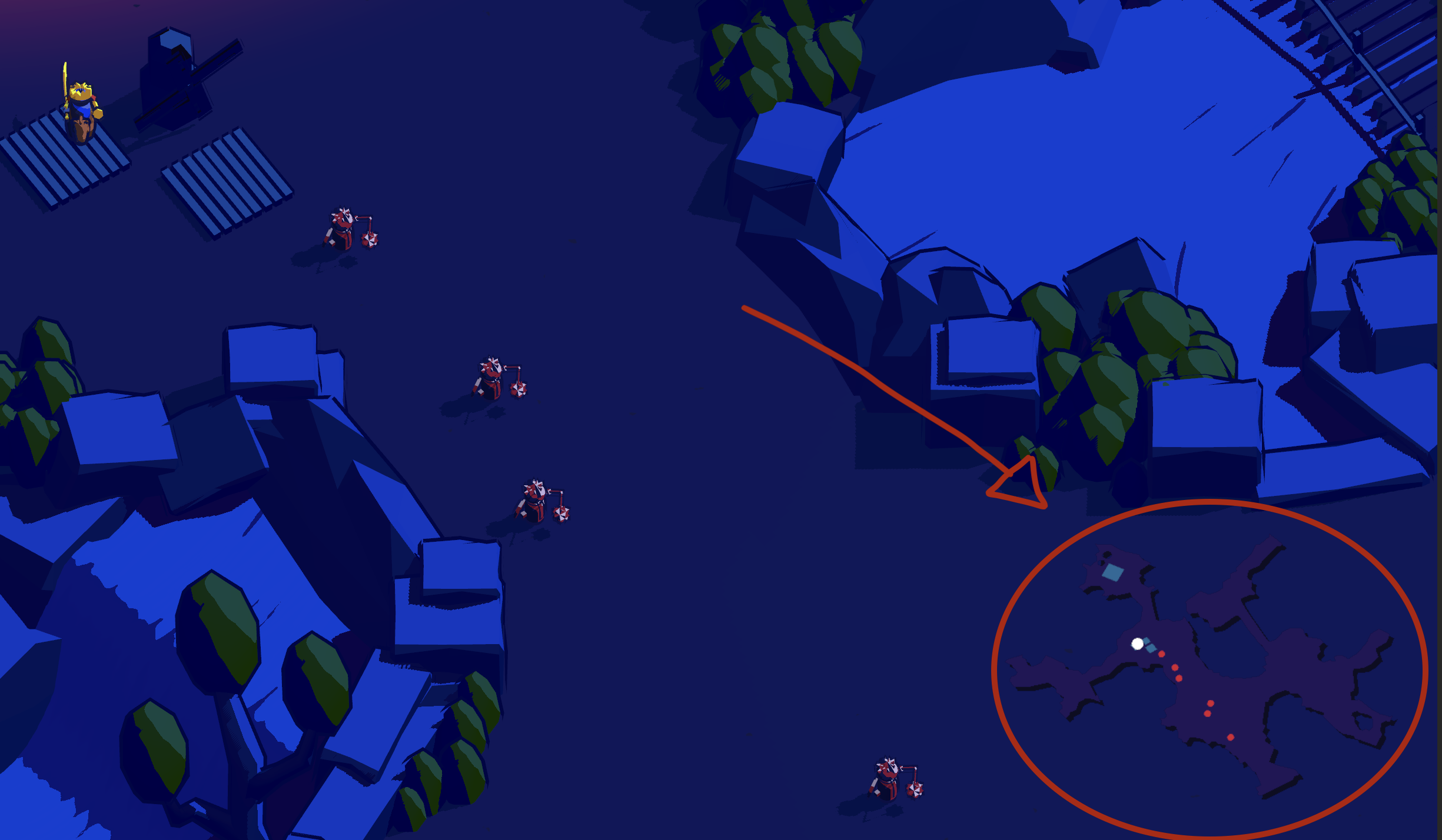Select the white player dot on the minimap
1442x840 pixels.
(x=1137, y=644)
